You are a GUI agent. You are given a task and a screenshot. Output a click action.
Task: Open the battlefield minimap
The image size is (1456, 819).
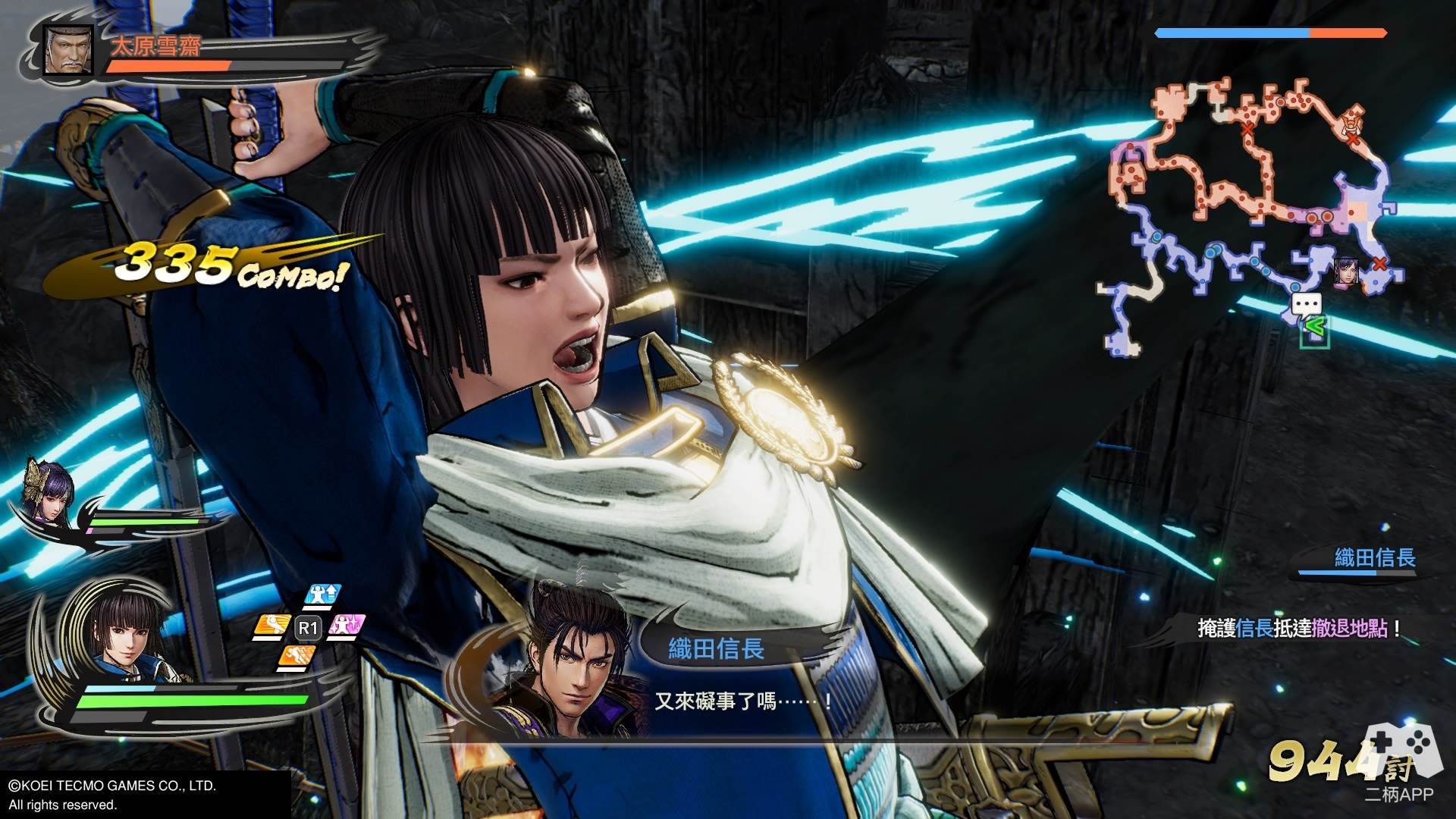1244,220
